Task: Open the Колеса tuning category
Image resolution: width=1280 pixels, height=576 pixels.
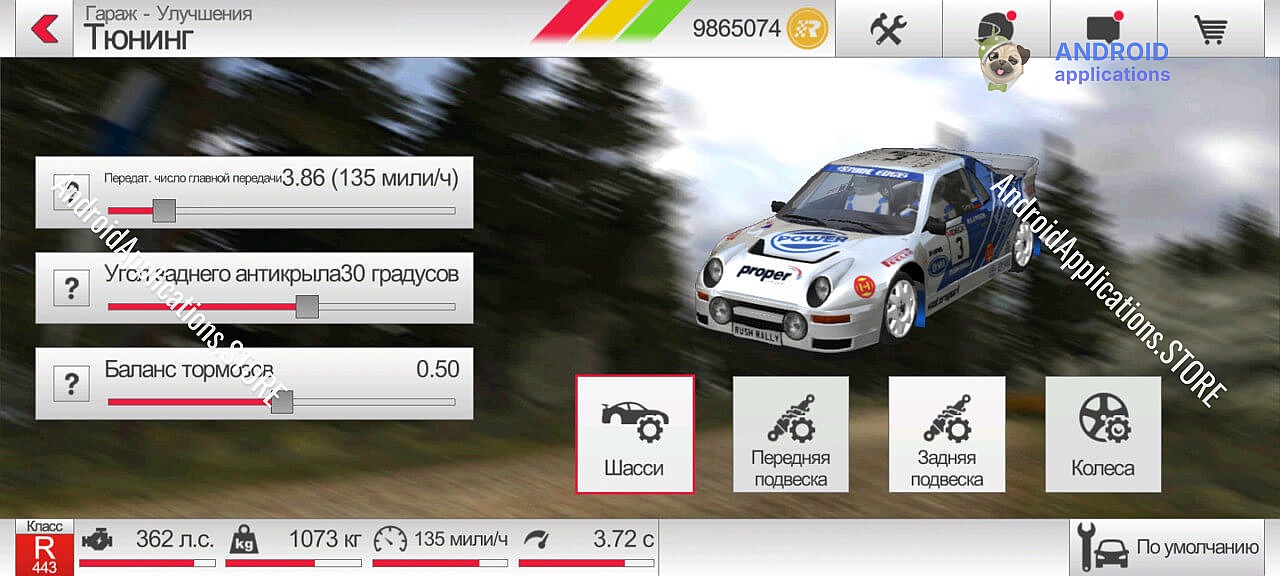Action: pos(1103,434)
